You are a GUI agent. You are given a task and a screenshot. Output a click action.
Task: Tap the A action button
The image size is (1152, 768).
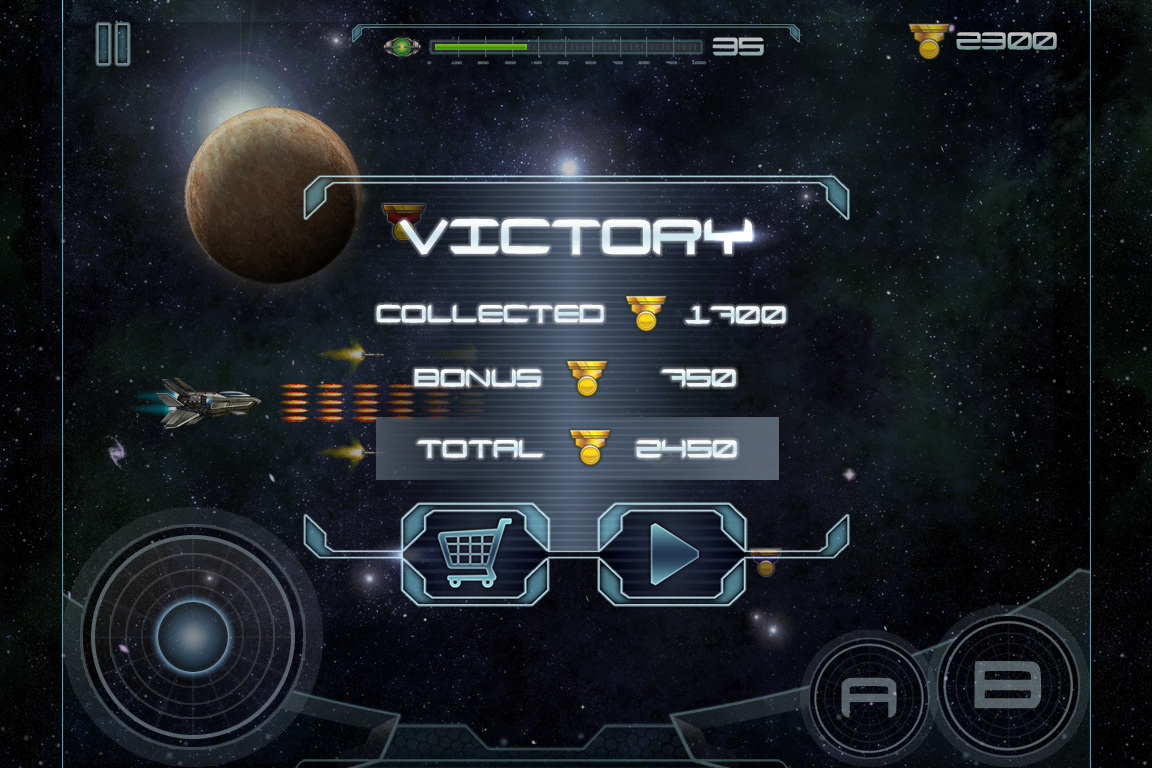click(868, 695)
